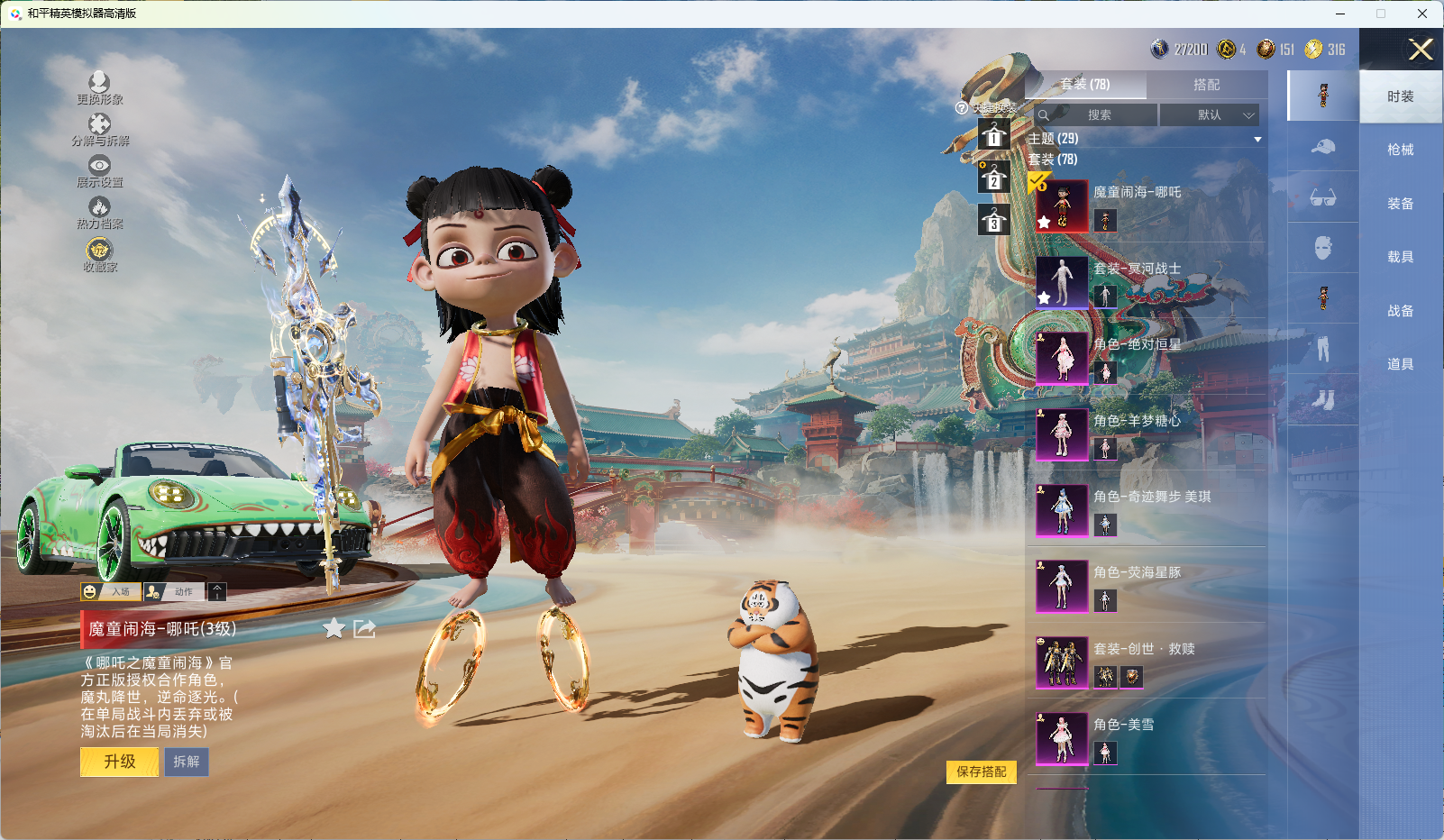1444x840 pixels.
Task: Select 套装-冥河战士 outfit thumbnail
Action: click(1062, 282)
